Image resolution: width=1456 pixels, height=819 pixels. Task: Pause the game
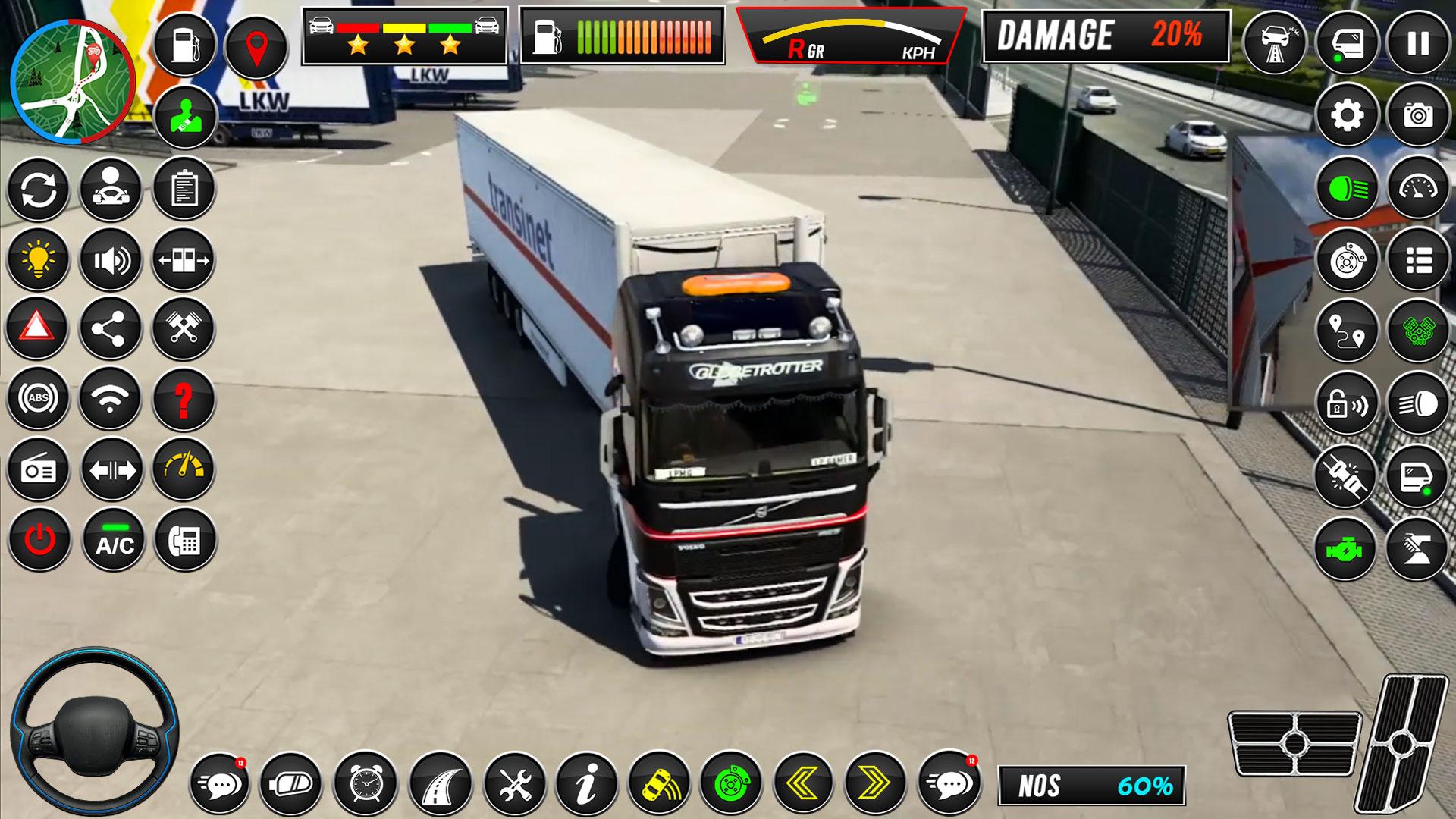point(1419,43)
